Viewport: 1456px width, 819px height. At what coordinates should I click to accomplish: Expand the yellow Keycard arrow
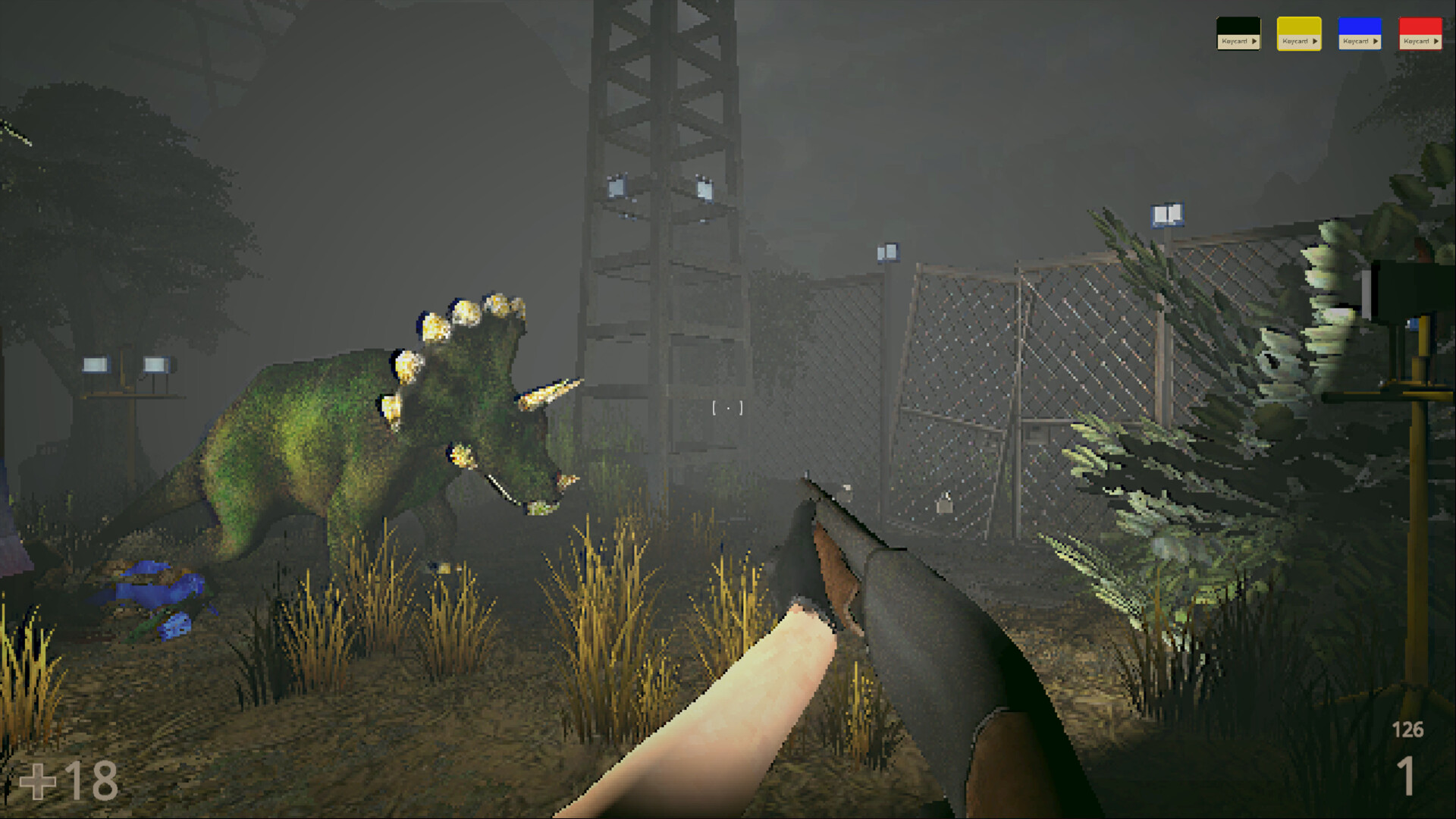click(1315, 41)
